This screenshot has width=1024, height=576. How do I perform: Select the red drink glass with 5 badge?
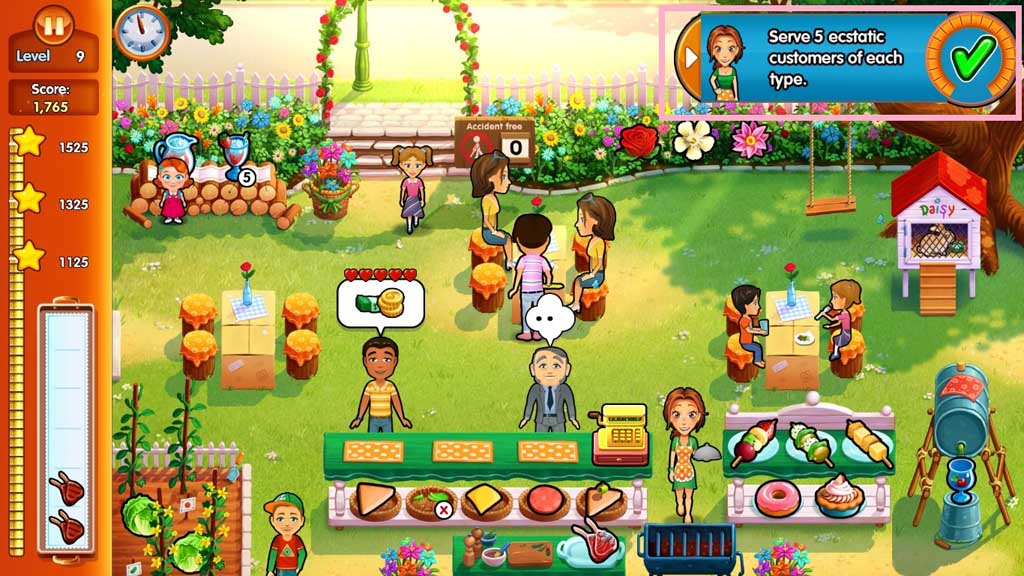click(236, 159)
